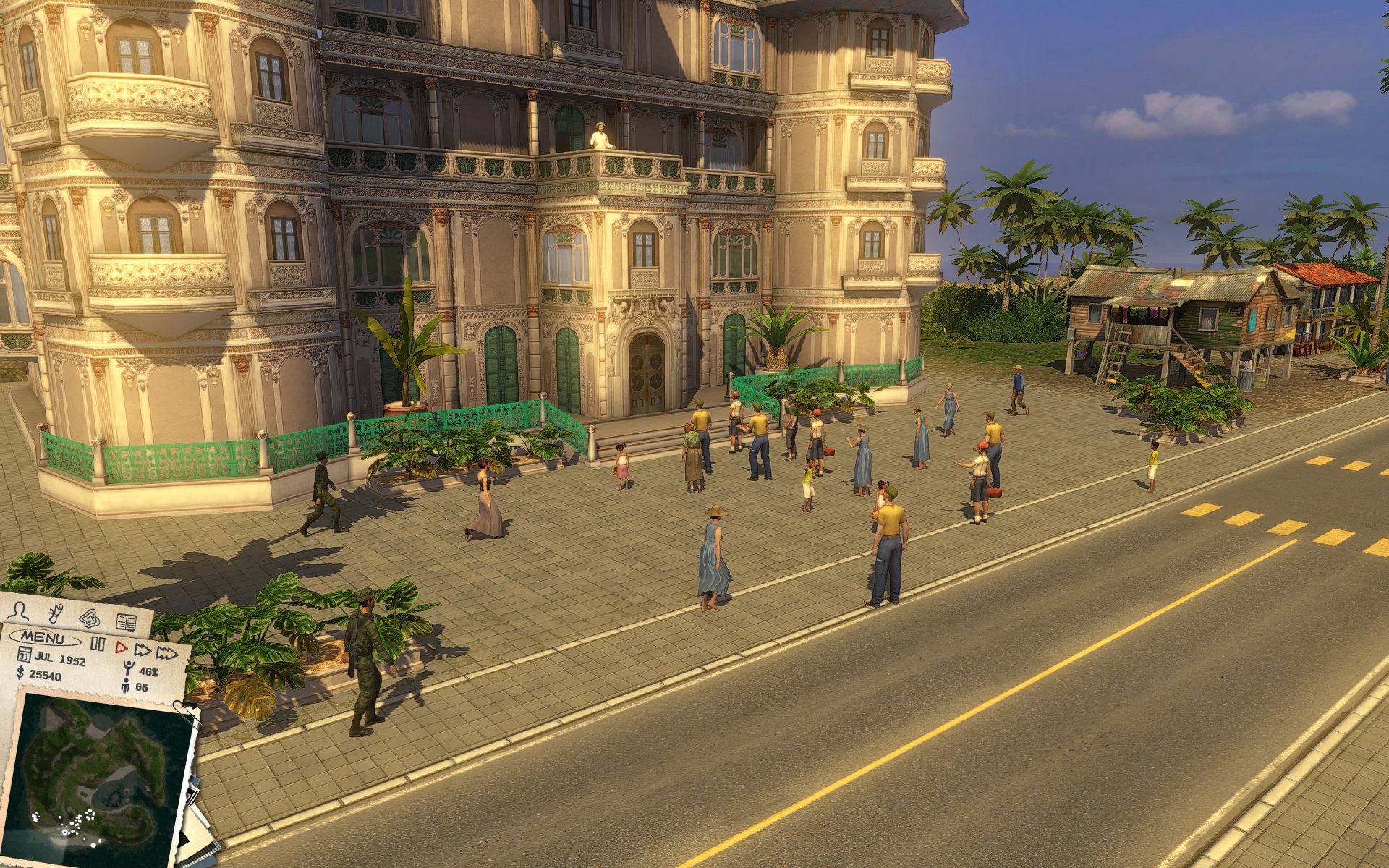
Task: Show the island overlays contour-map icon
Action: pyautogui.click(x=90, y=618)
